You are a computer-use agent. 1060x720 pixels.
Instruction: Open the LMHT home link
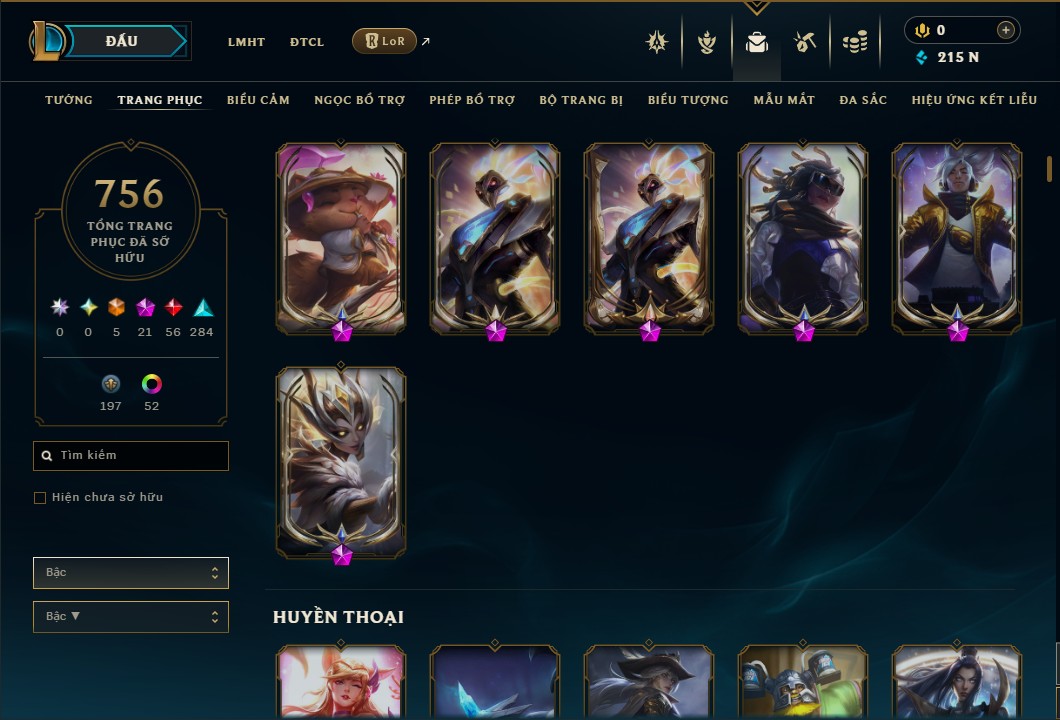point(246,42)
